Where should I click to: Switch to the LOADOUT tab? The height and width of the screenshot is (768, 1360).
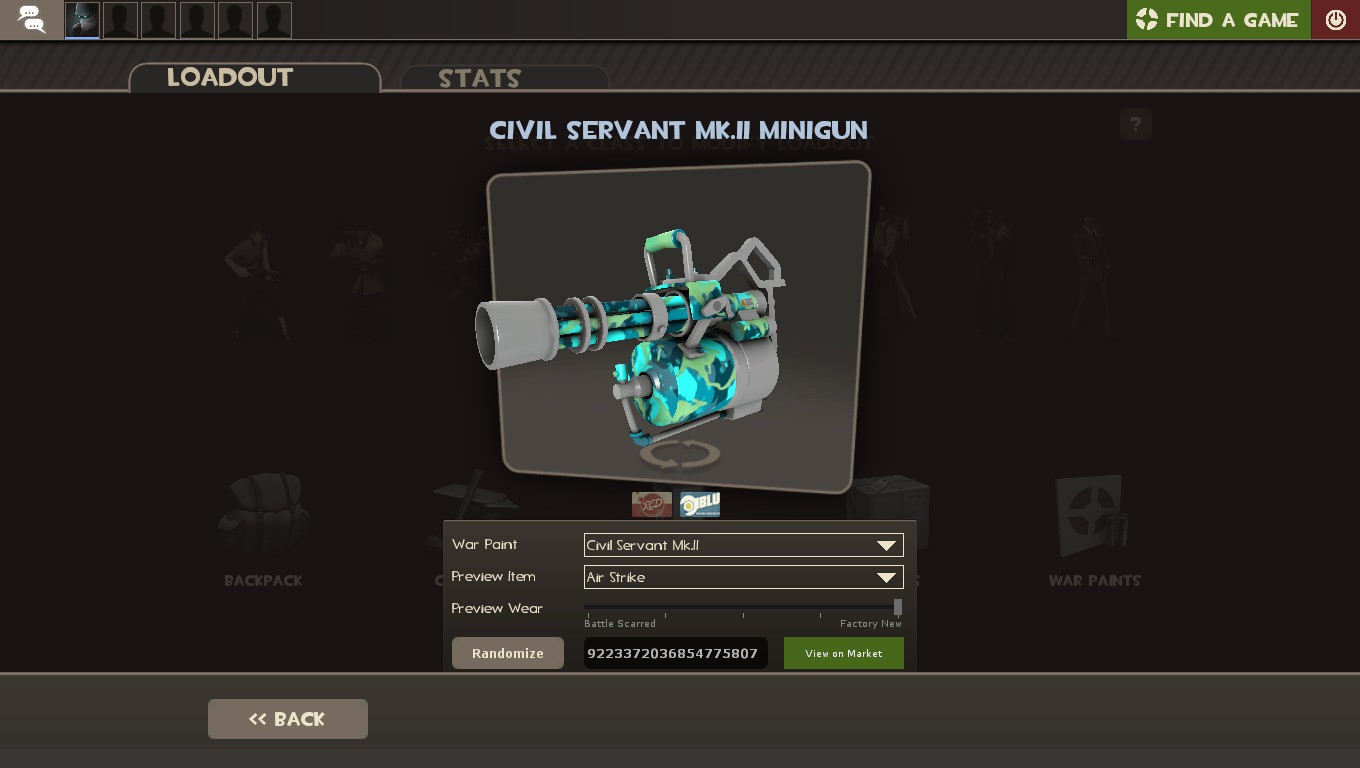(x=230, y=78)
